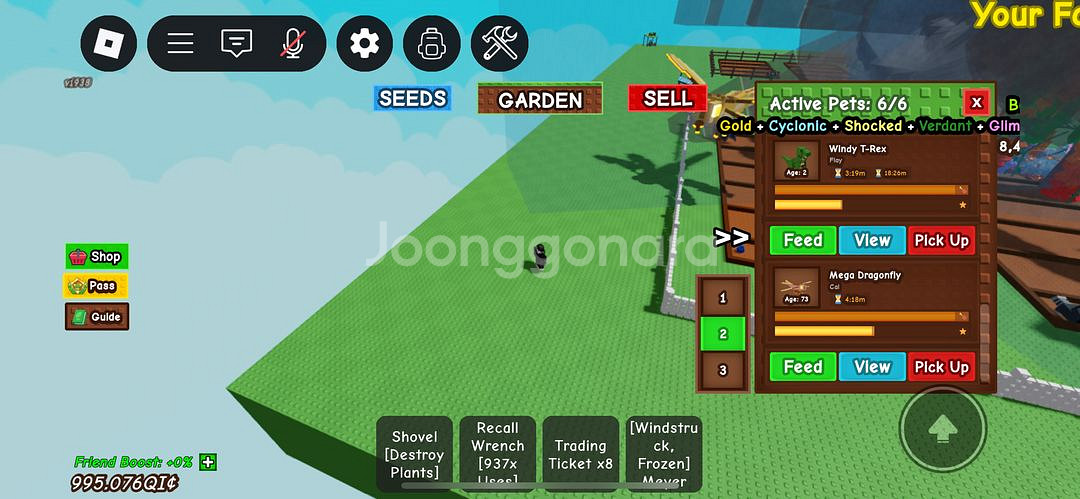Viewport: 1080px width, 499px height.
Task: Teleport to SEEDS
Action: [412, 98]
